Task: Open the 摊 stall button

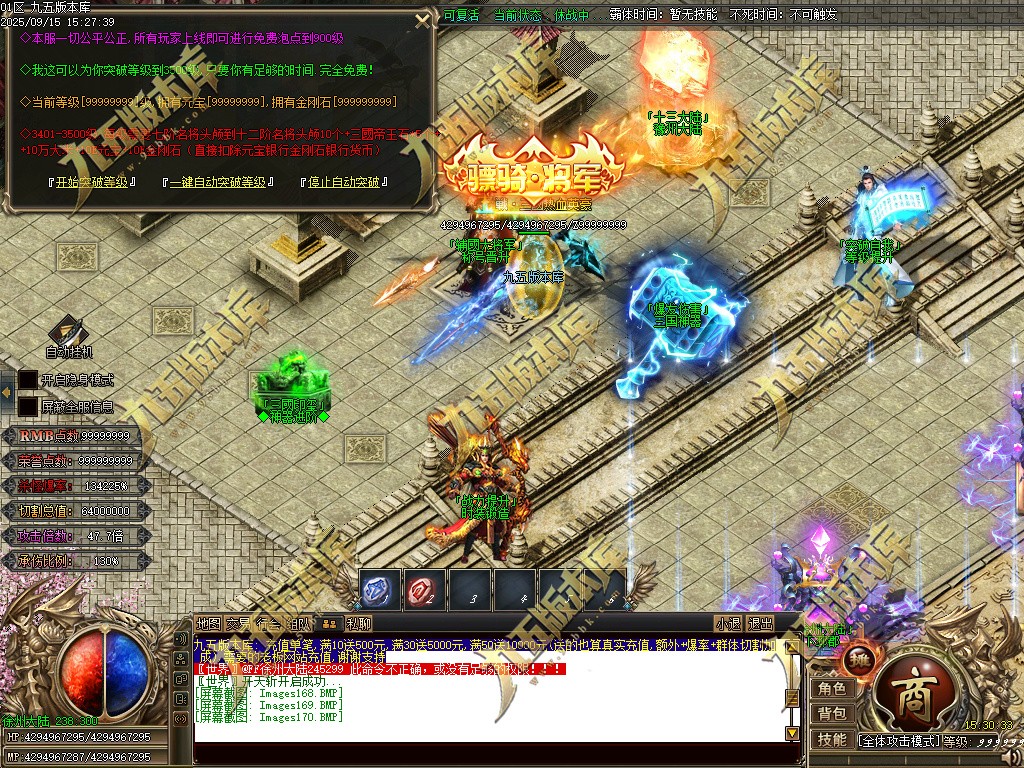Action: 857,659
